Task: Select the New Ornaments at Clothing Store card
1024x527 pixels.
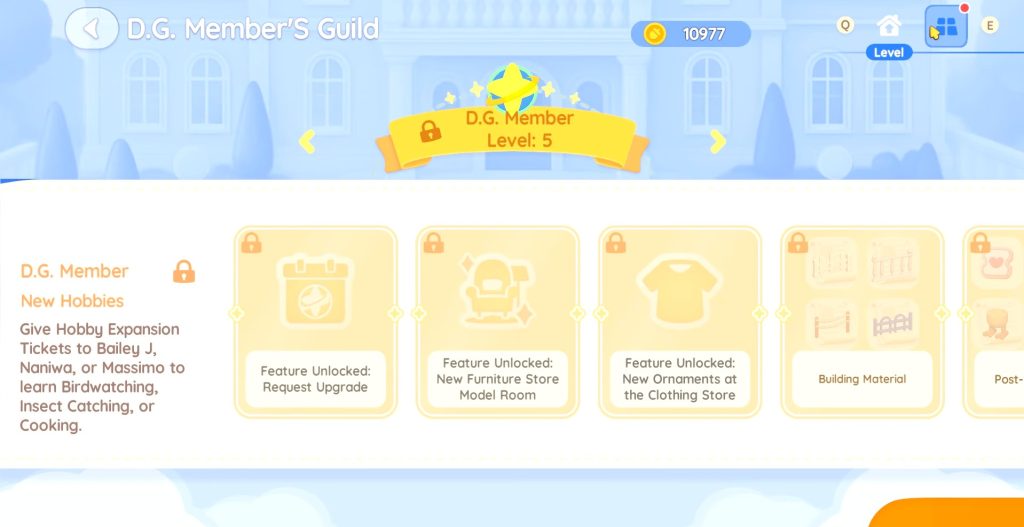Action: point(680,321)
